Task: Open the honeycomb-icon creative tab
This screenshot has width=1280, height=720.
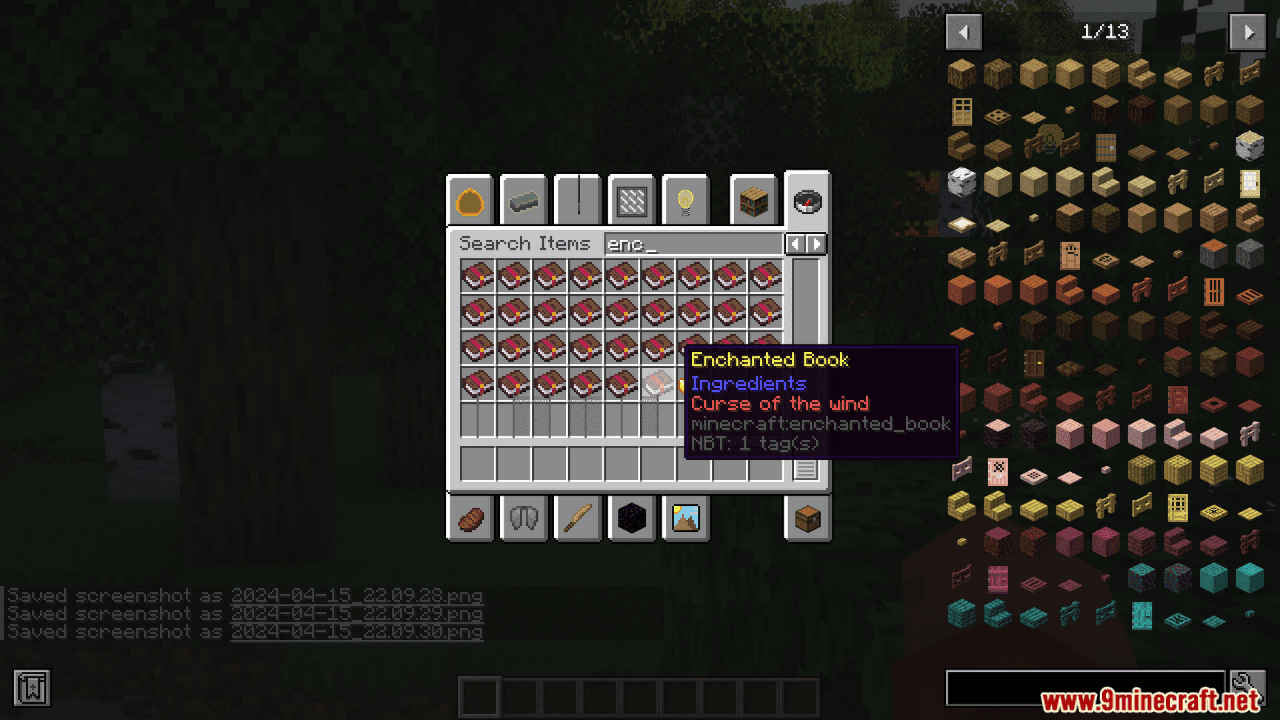Action: point(470,203)
